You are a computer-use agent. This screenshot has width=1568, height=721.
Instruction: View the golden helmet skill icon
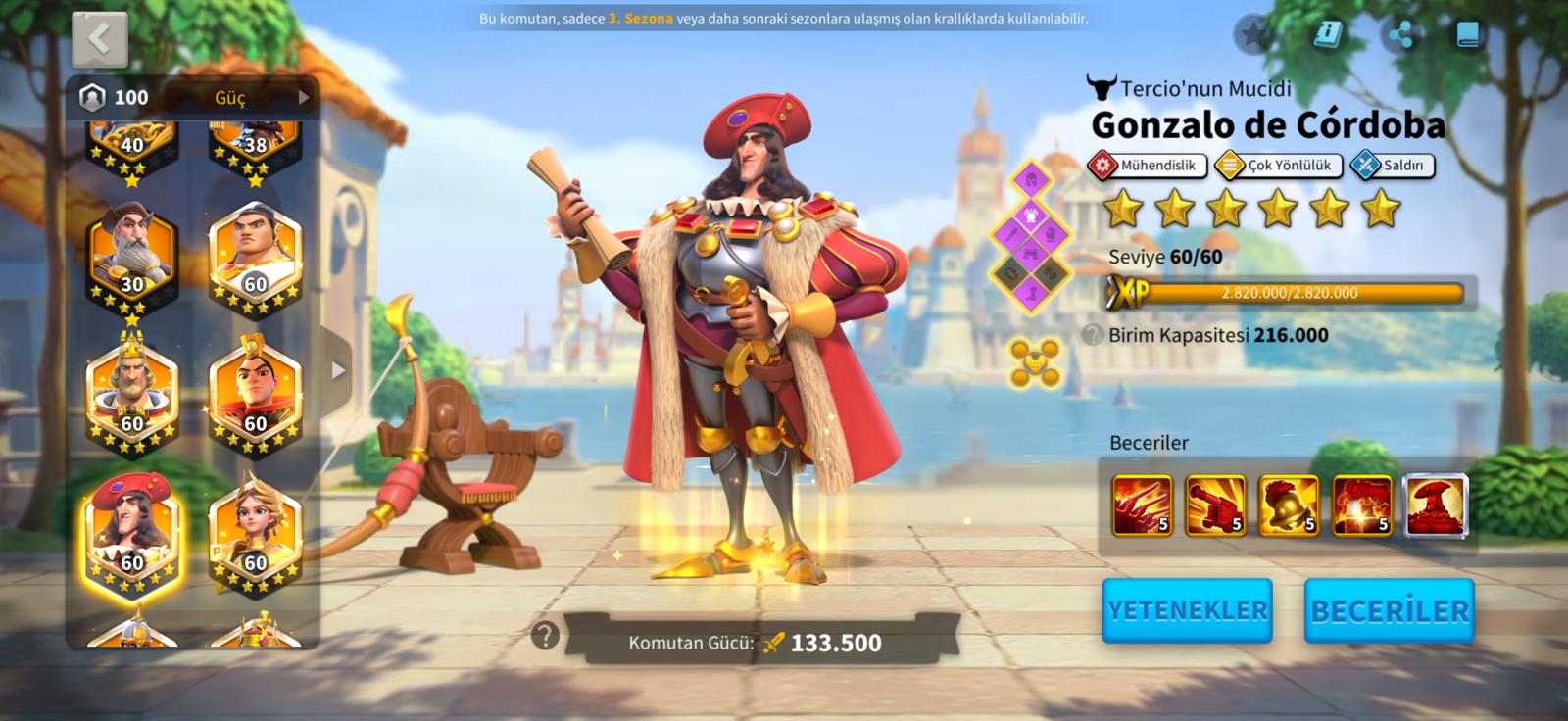1288,505
